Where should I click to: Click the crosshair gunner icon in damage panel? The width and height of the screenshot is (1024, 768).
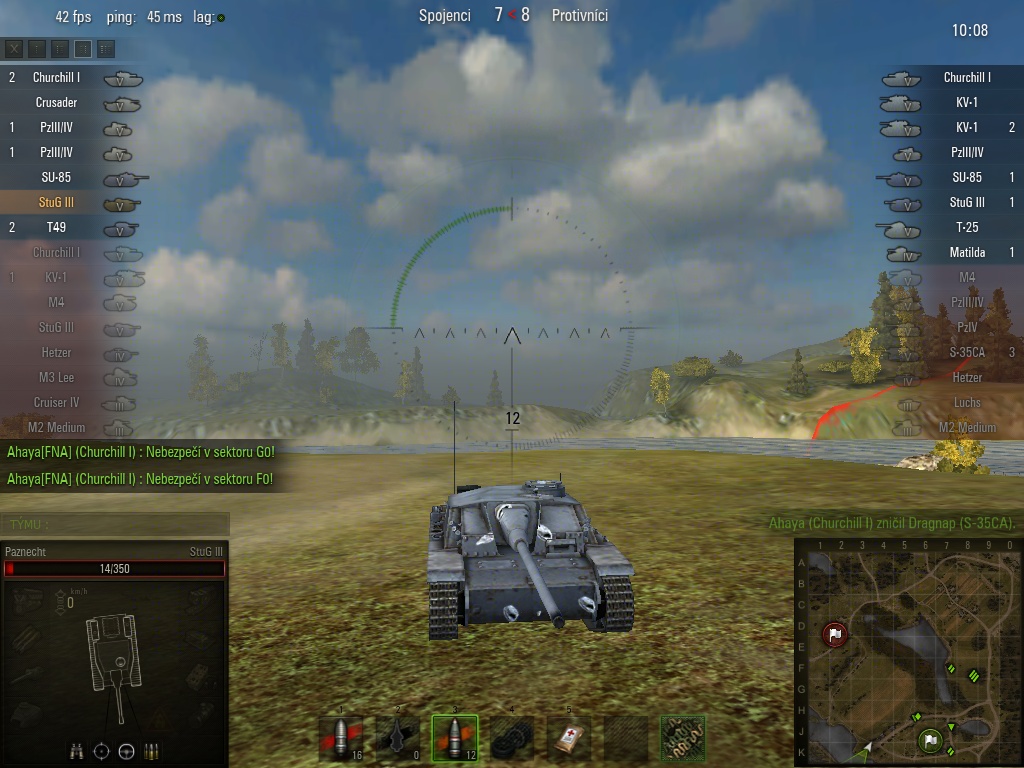click(x=102, y=751)
